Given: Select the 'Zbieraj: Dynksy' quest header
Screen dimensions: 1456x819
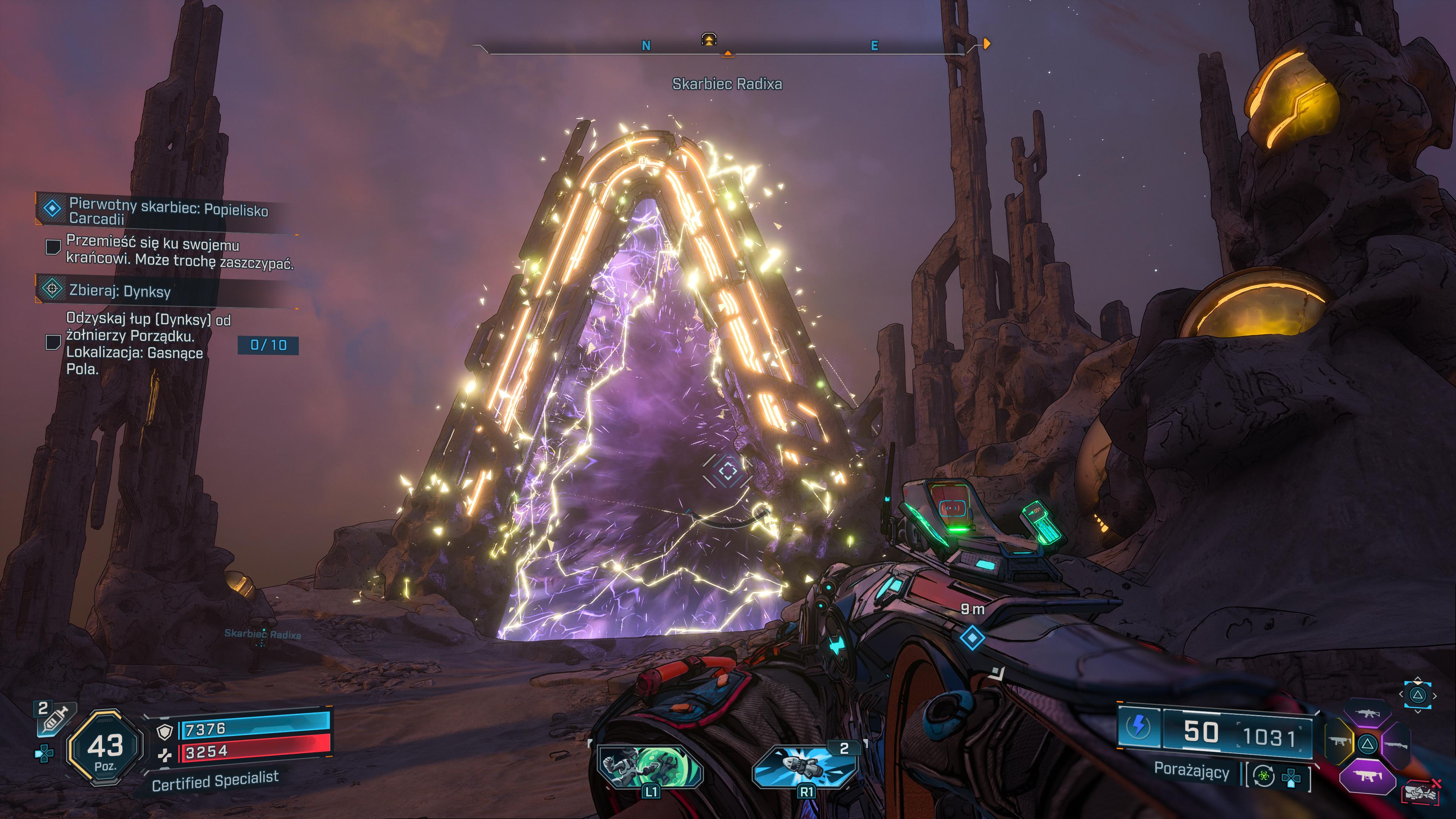Looking at the screenshot, I should click(119, 290).
